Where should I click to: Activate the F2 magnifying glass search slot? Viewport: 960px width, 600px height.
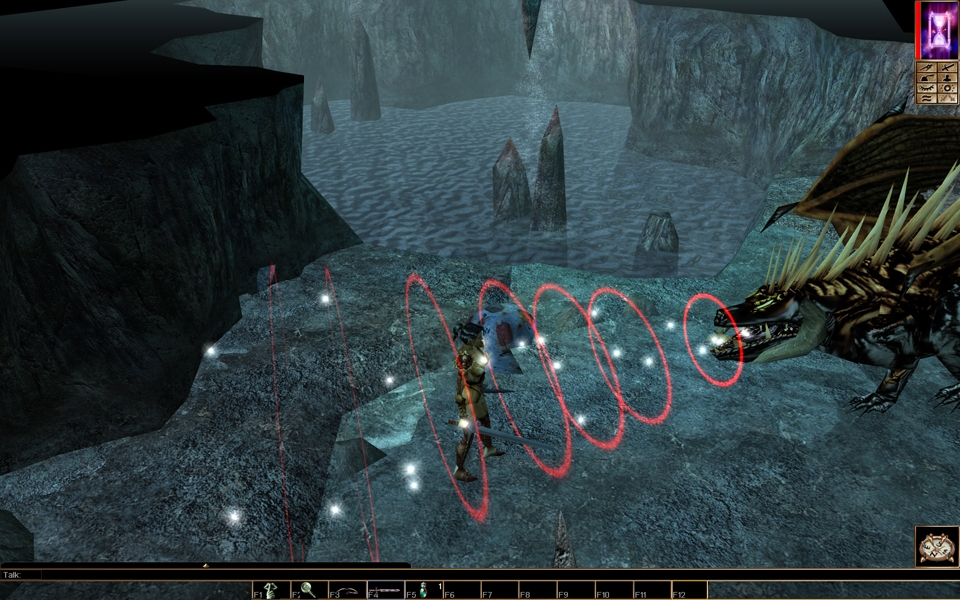click(x=309, y=590)
